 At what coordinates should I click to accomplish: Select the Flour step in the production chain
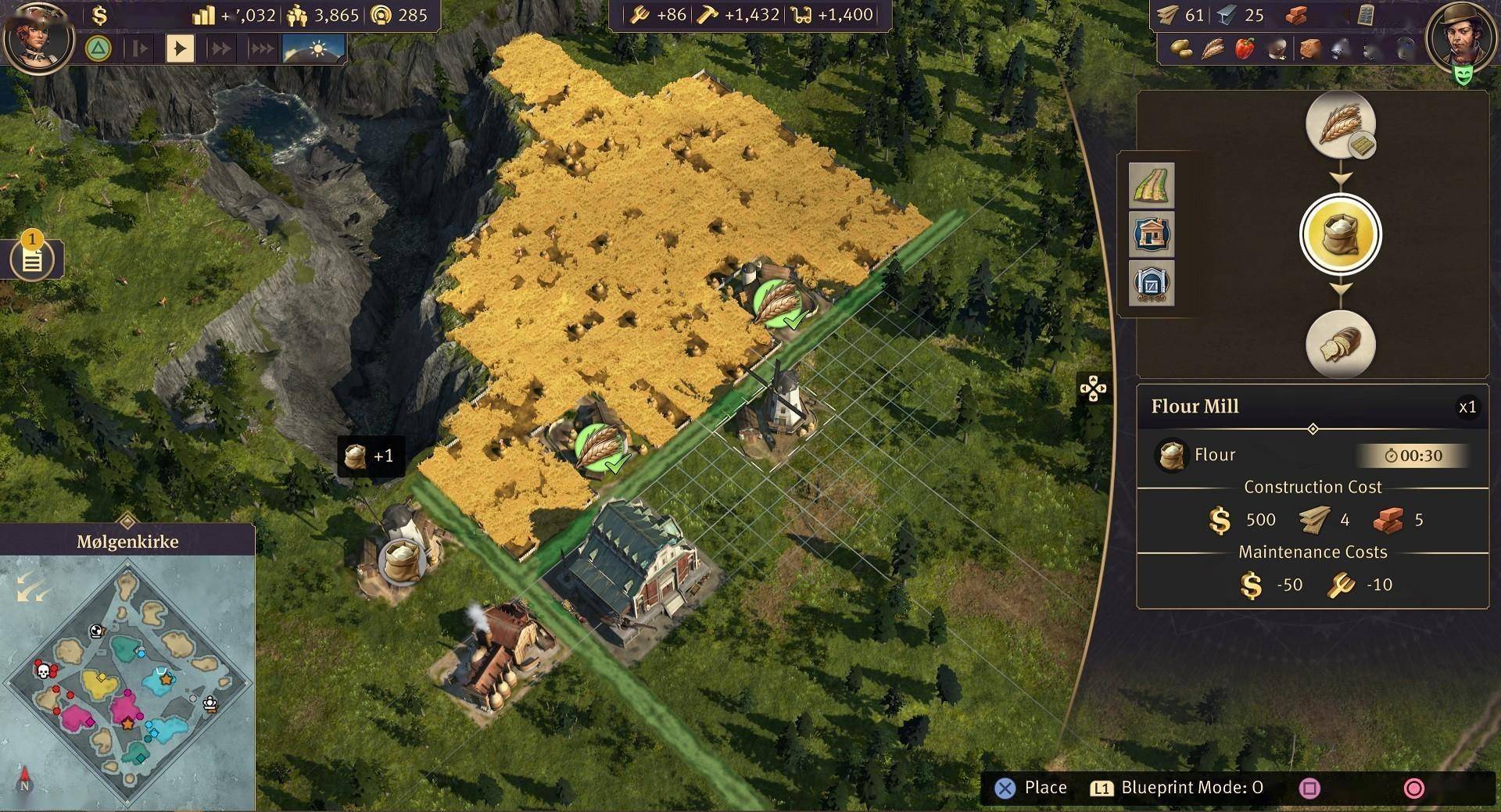pyautogui.click(x=1340, y=234)
